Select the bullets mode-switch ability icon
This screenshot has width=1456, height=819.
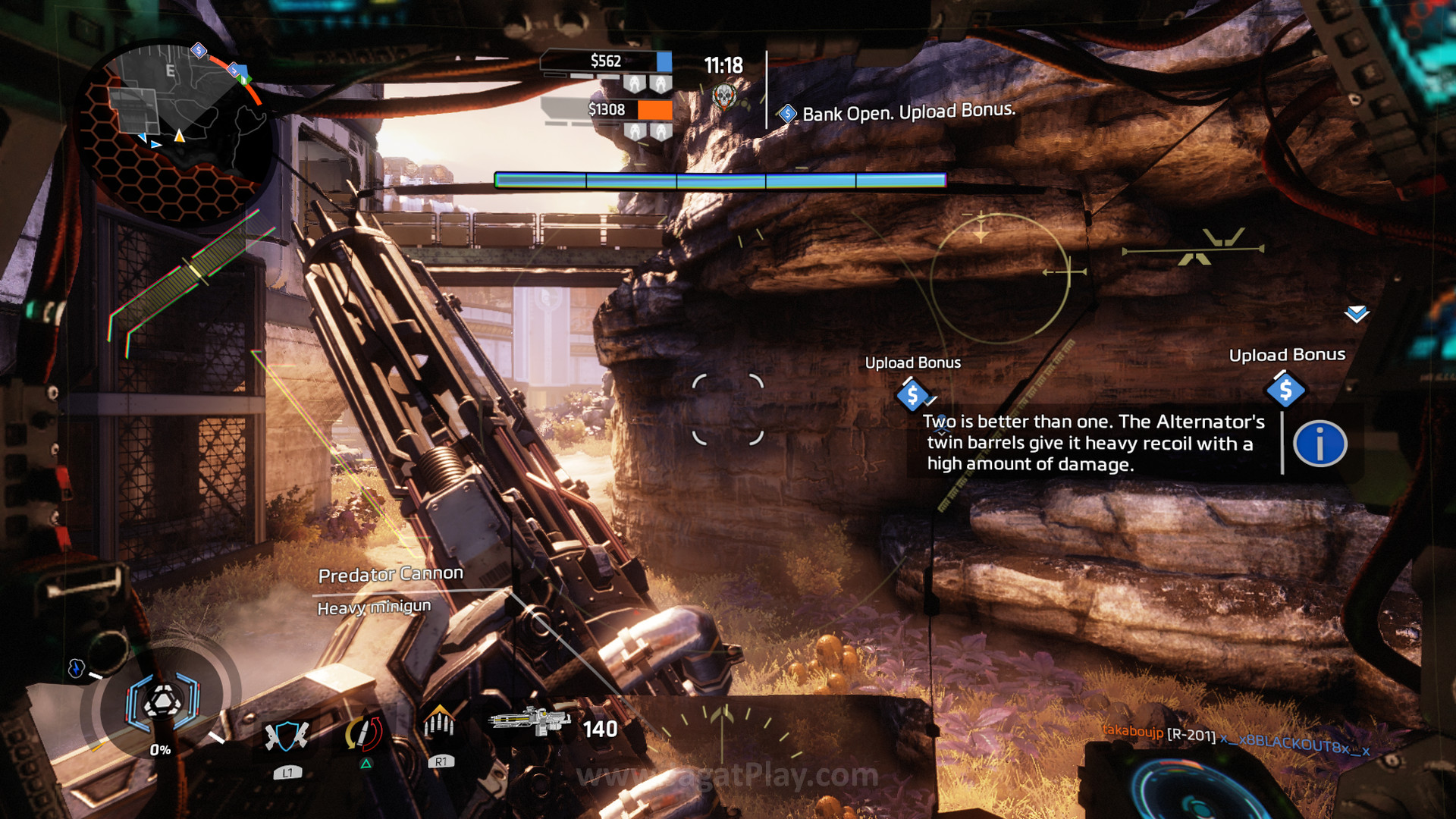[439, 724]
